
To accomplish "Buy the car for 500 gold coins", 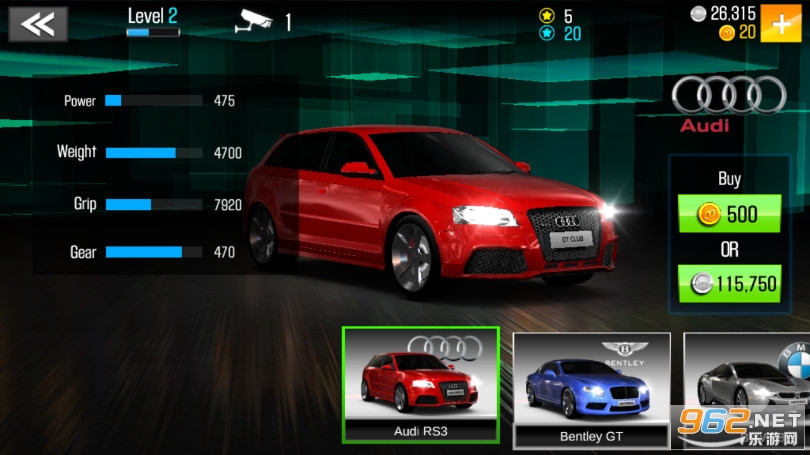I will (x=729, y=213).
